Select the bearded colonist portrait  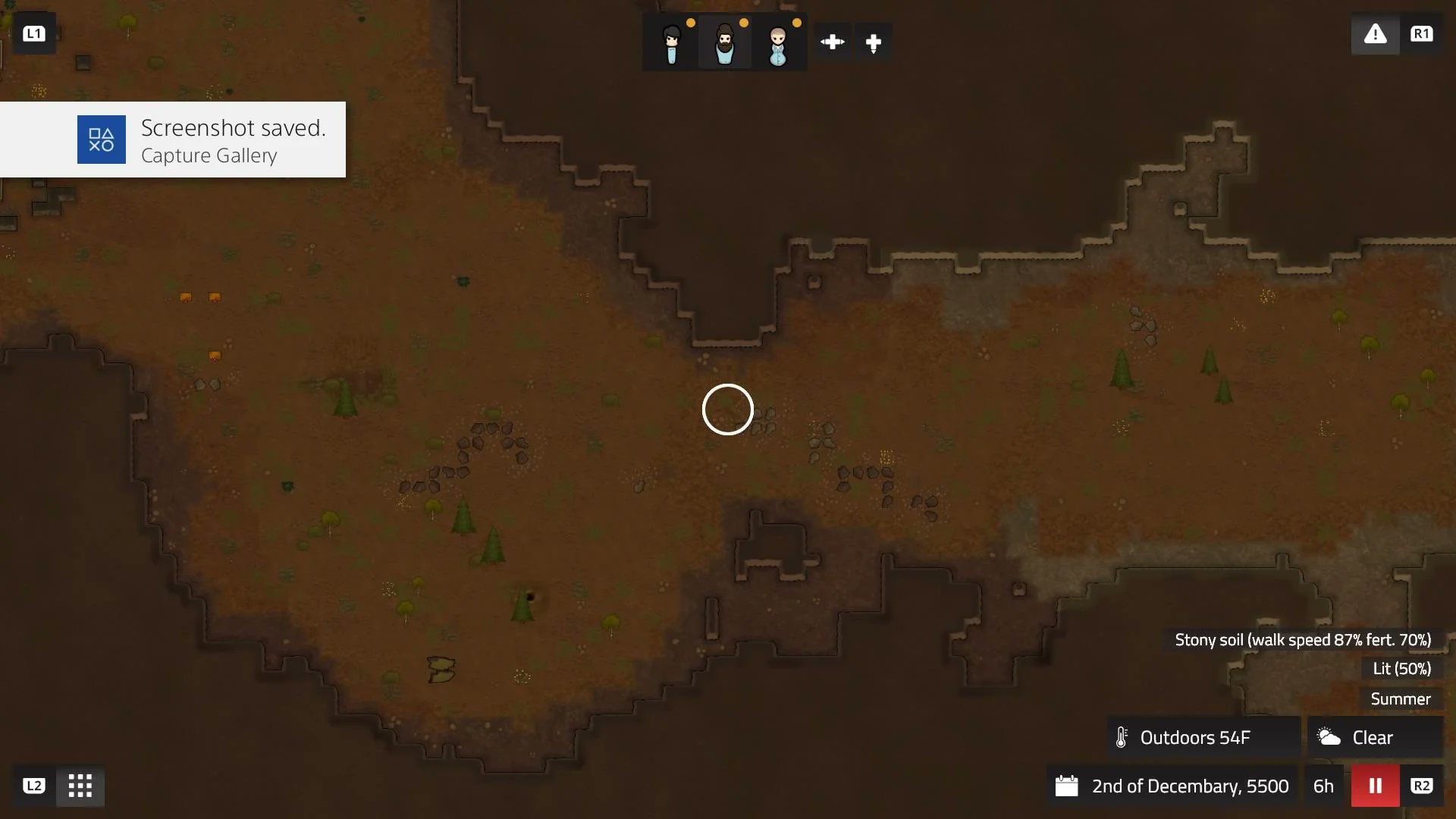point(724,42)
